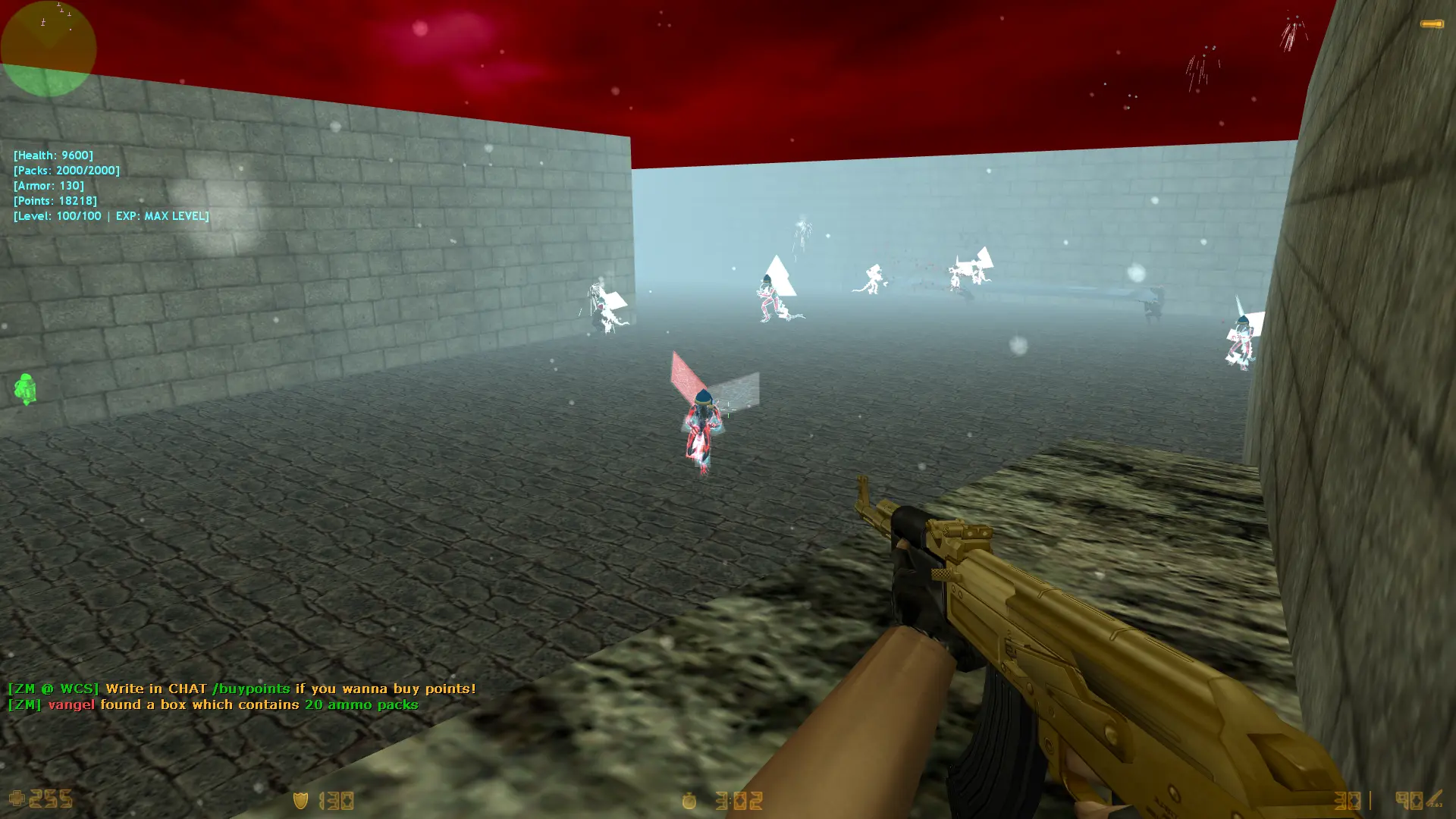Toggle the [Health: 9600] status readout
Image resolution: width=1456 pixels, height=819 pixels.
tap(53, 155)
